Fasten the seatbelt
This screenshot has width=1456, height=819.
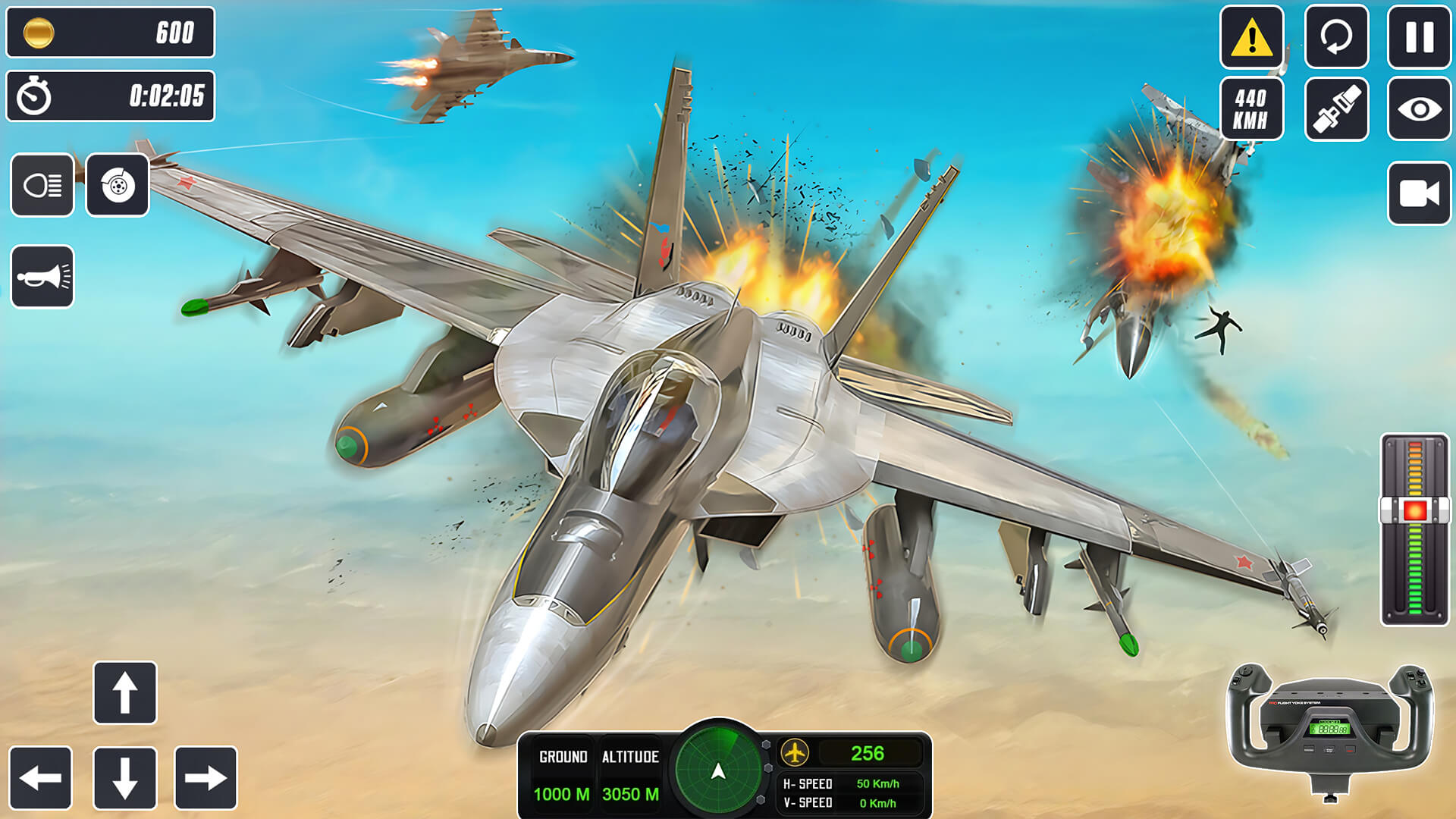[x=1336, y=106]
